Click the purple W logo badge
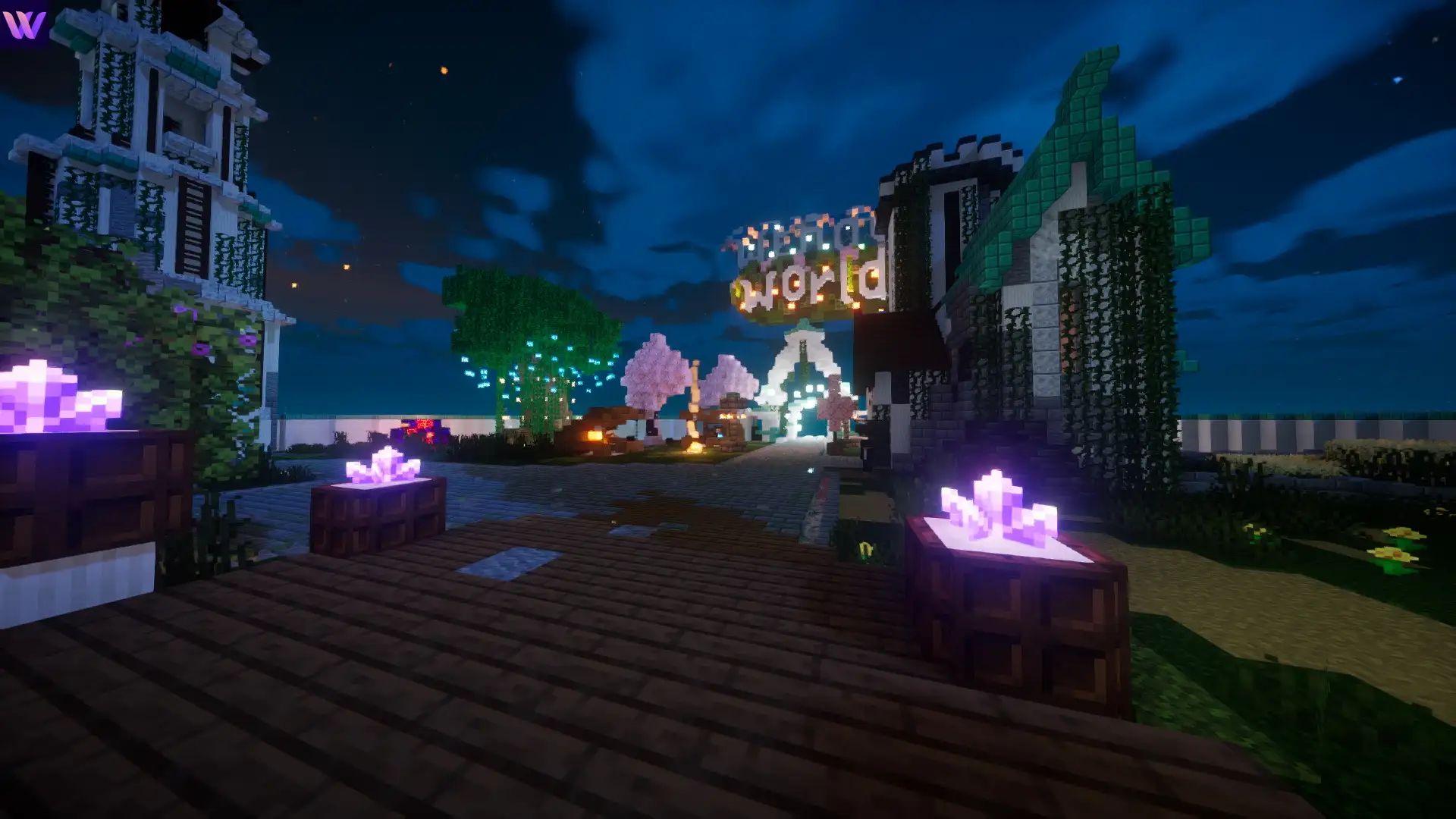Screen dimensions: 1456x819 pos(24,24)
